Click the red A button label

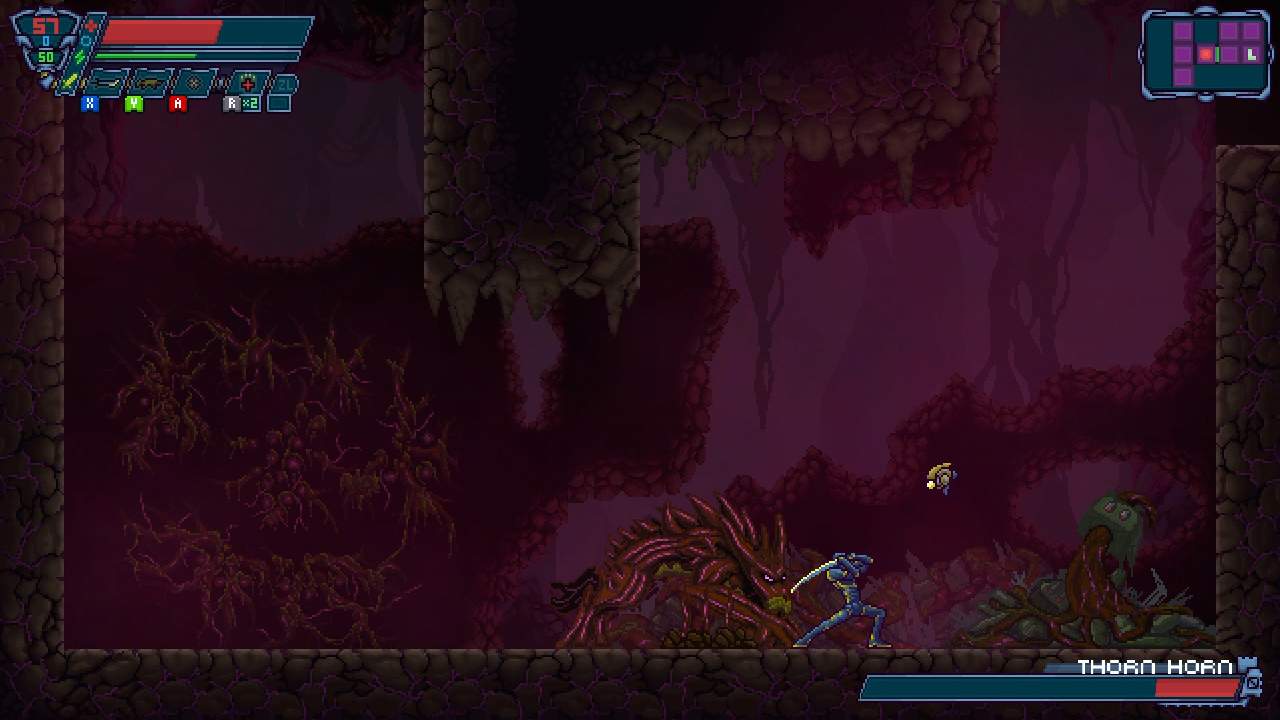[x=177, y=102]
